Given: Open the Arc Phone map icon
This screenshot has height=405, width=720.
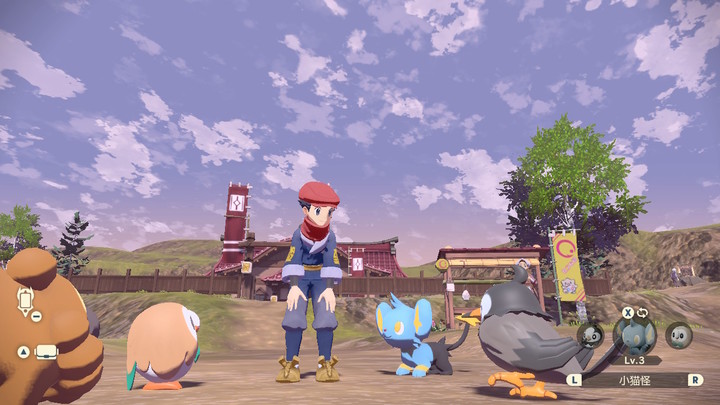Looking at the screenshot, I should click(x=23, y=298).
